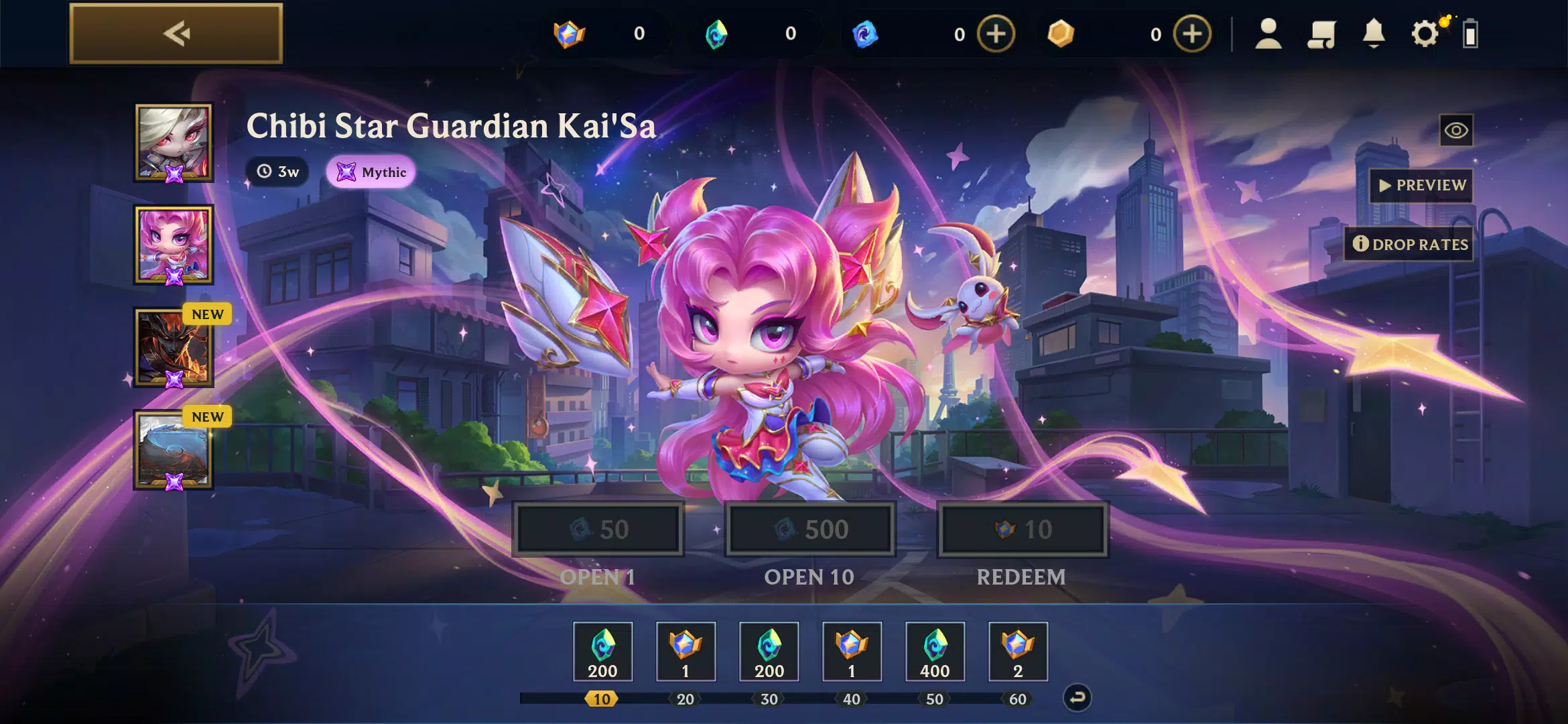Select milestone 30 on the rewards track
Screen dimensions: 1568x724
(769, 699)
